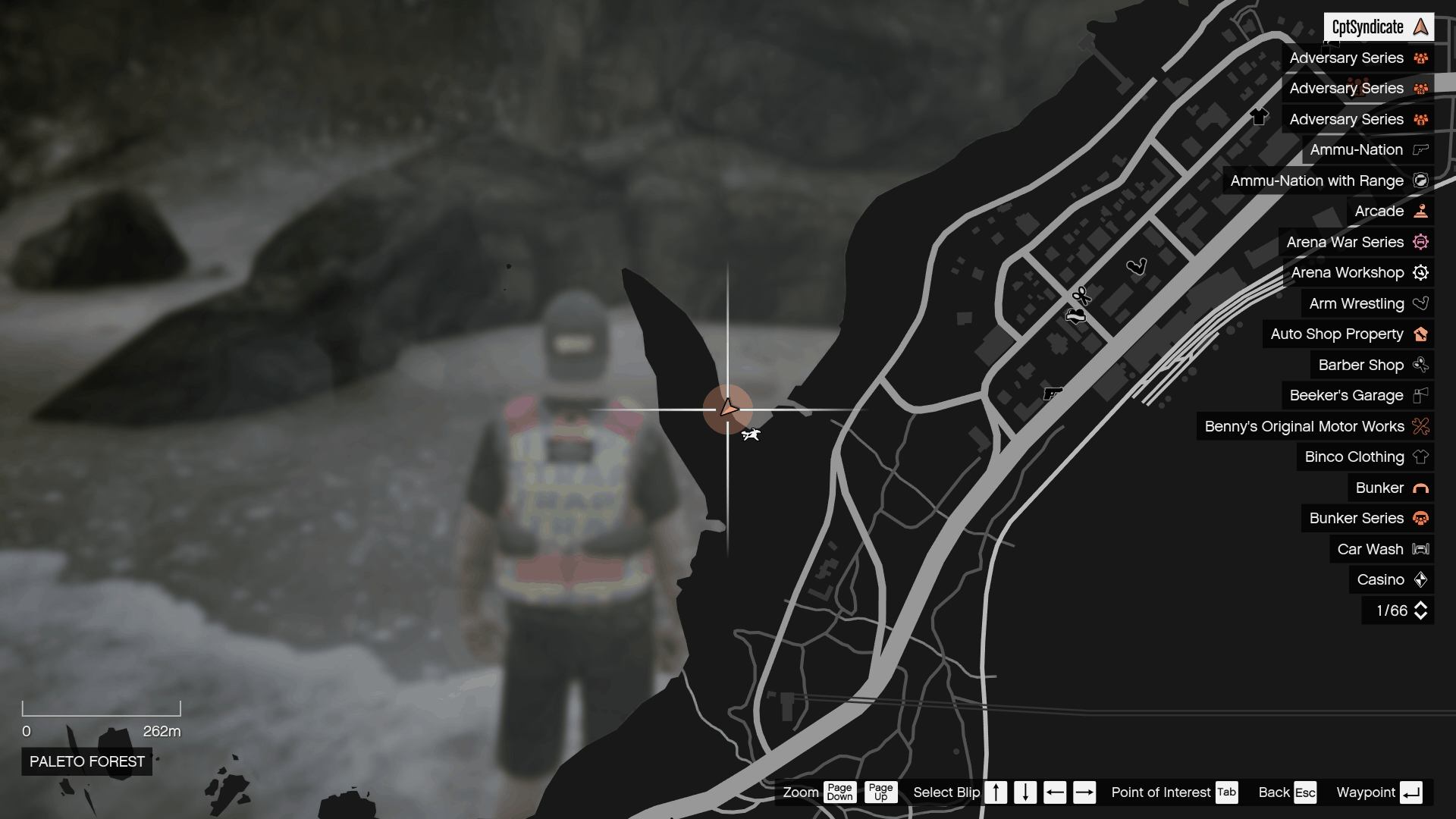Toggle the Benny's Original Motor Works entry
1456x819 pixels.
1304,426
